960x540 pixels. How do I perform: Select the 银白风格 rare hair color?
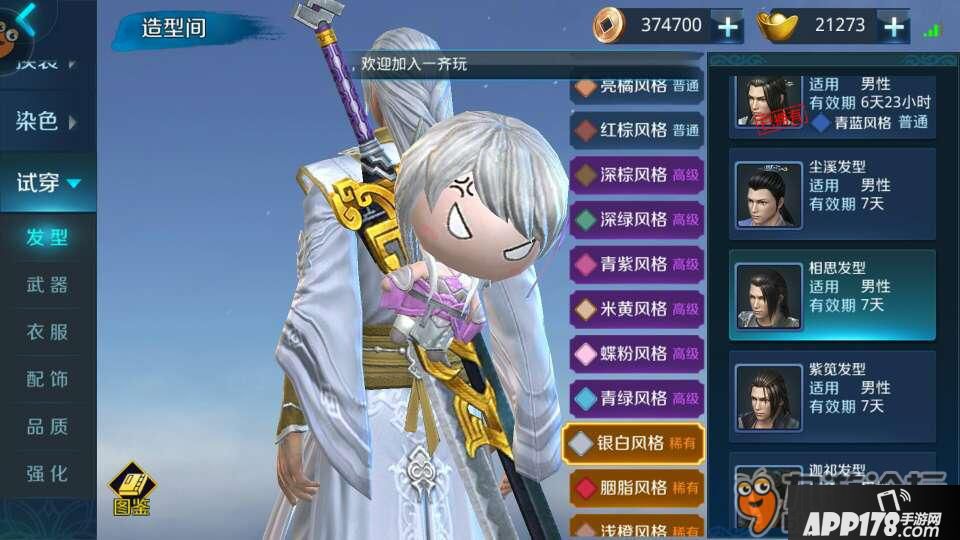pyautogui.click(x=634, y=442)
